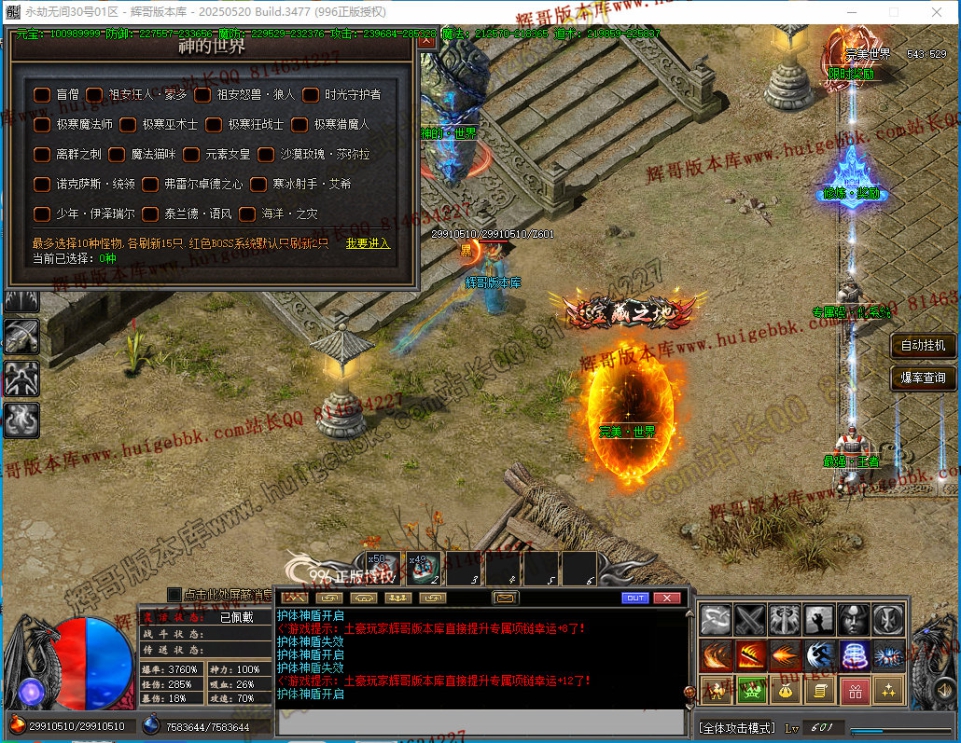
Task: Open the mail envelope icon in chat bar
Action: tap(507, 598)
